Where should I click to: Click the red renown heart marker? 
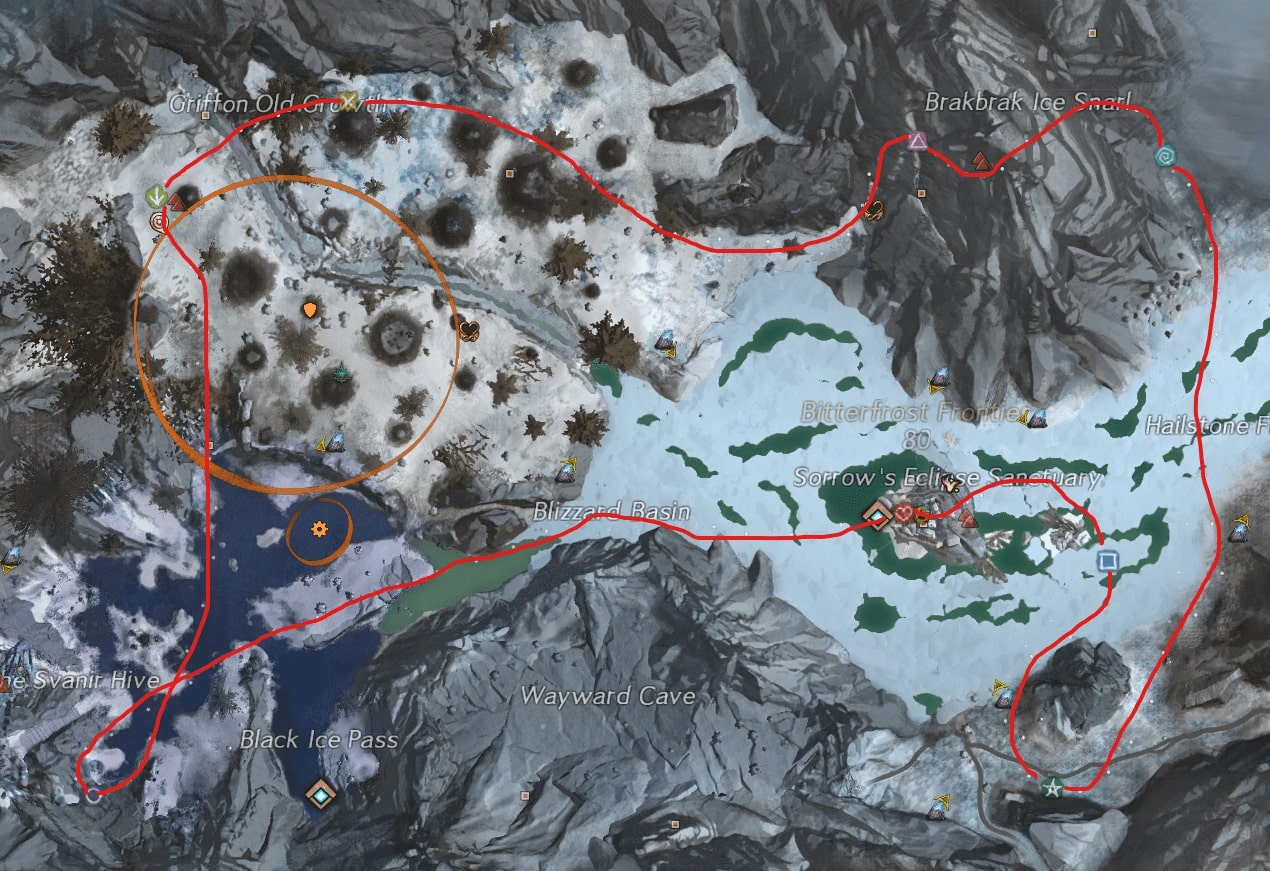(904, 514)
